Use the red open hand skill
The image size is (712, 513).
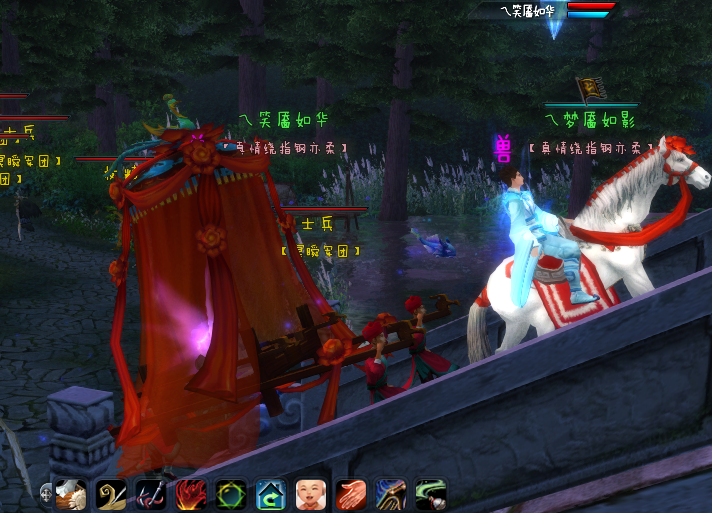(x=351, y=494)
